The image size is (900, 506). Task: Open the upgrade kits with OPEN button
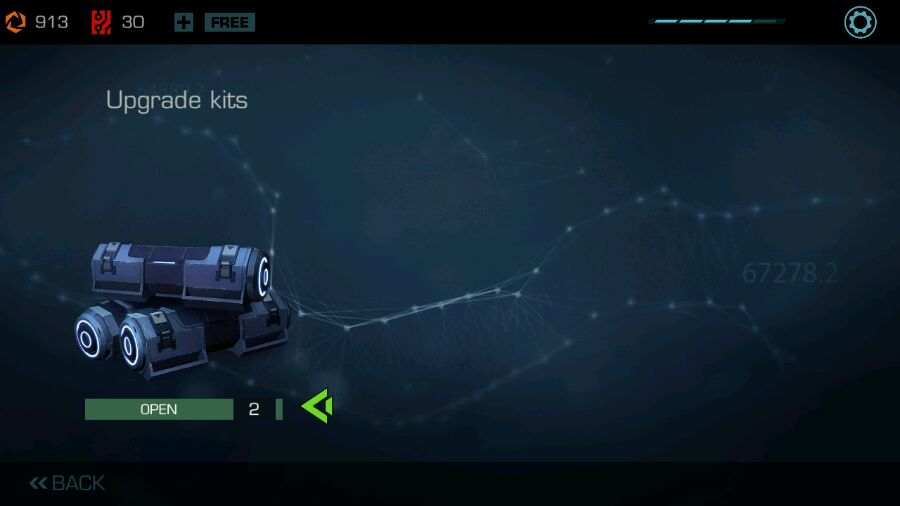(x=158, y=409)
